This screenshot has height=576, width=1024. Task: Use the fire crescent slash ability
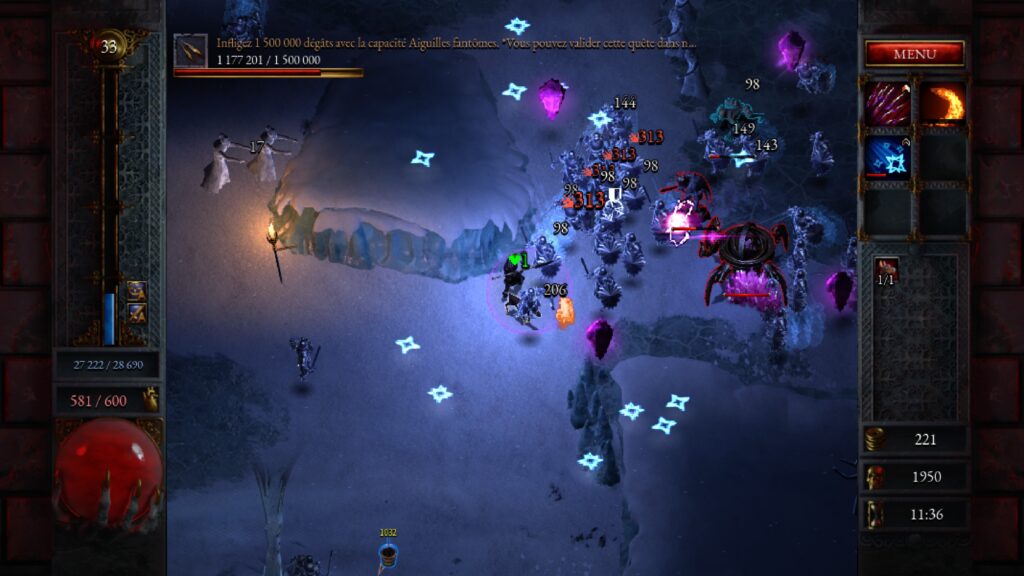[943, 104]
